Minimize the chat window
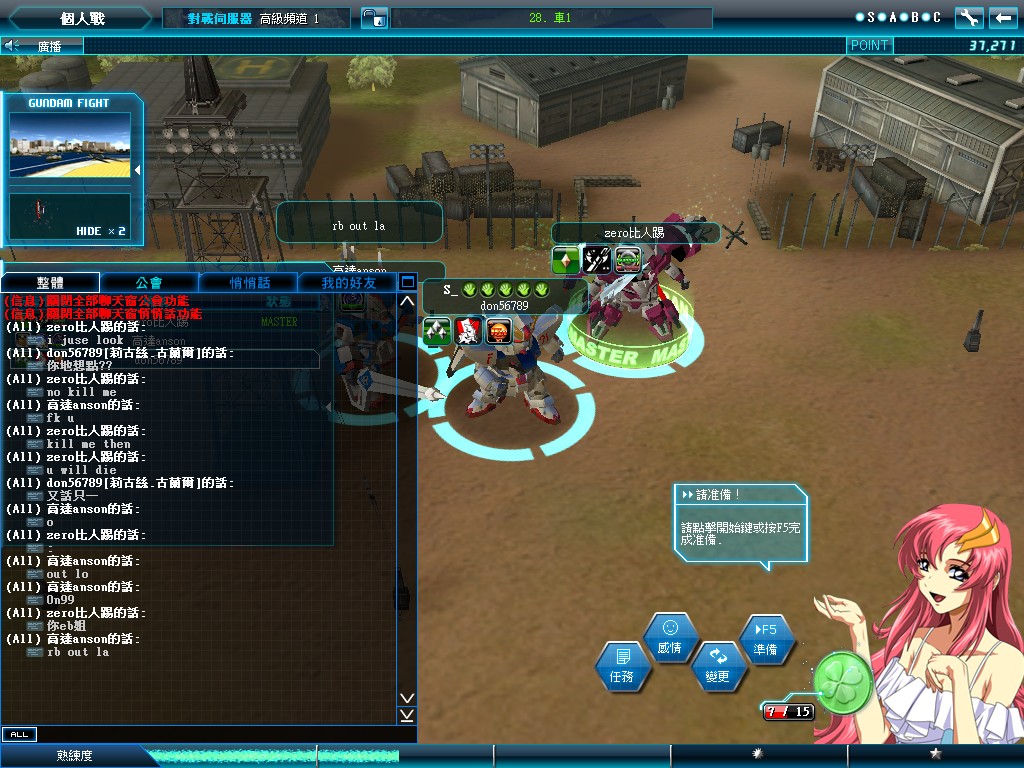Viewport: 1024px width, 768px height. pos(407,282)
